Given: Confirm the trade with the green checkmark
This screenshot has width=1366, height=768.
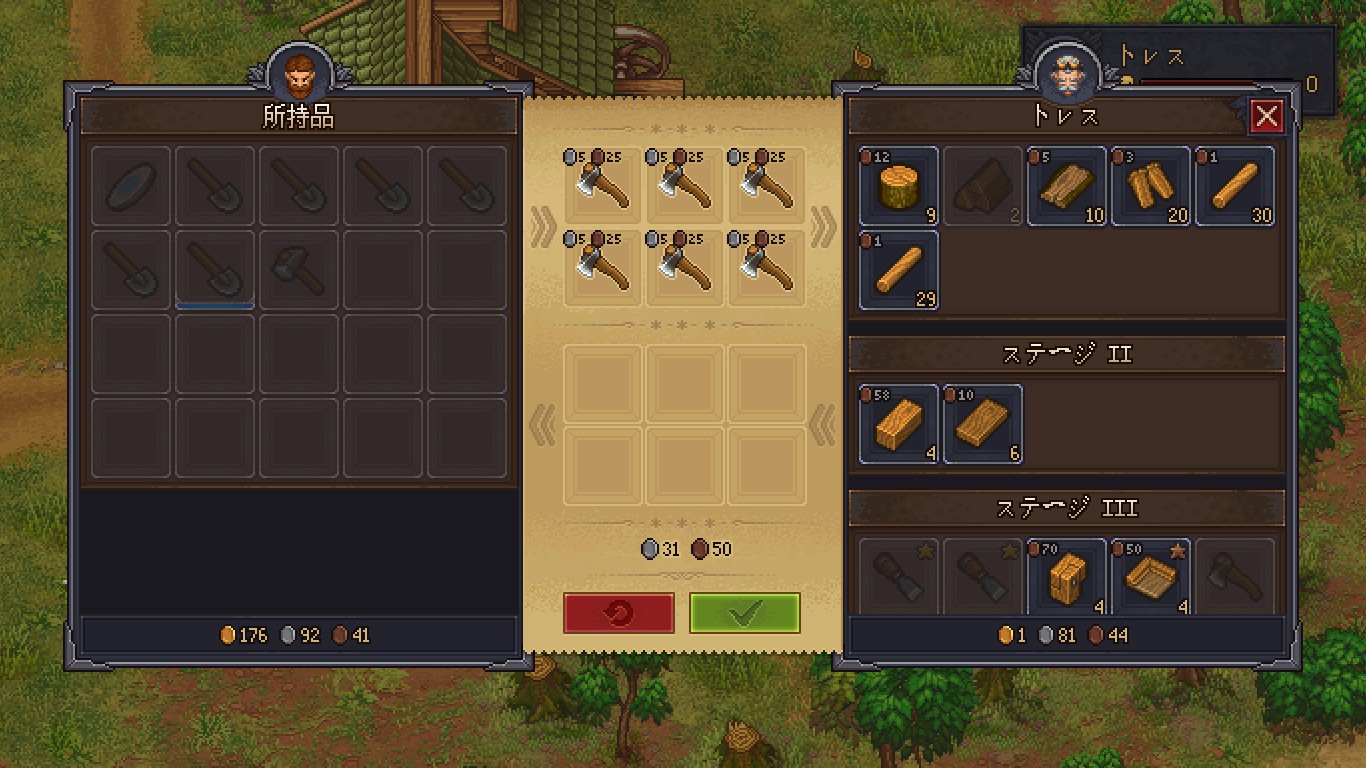Looking at the screenshot, I should [x=744, y=613].
